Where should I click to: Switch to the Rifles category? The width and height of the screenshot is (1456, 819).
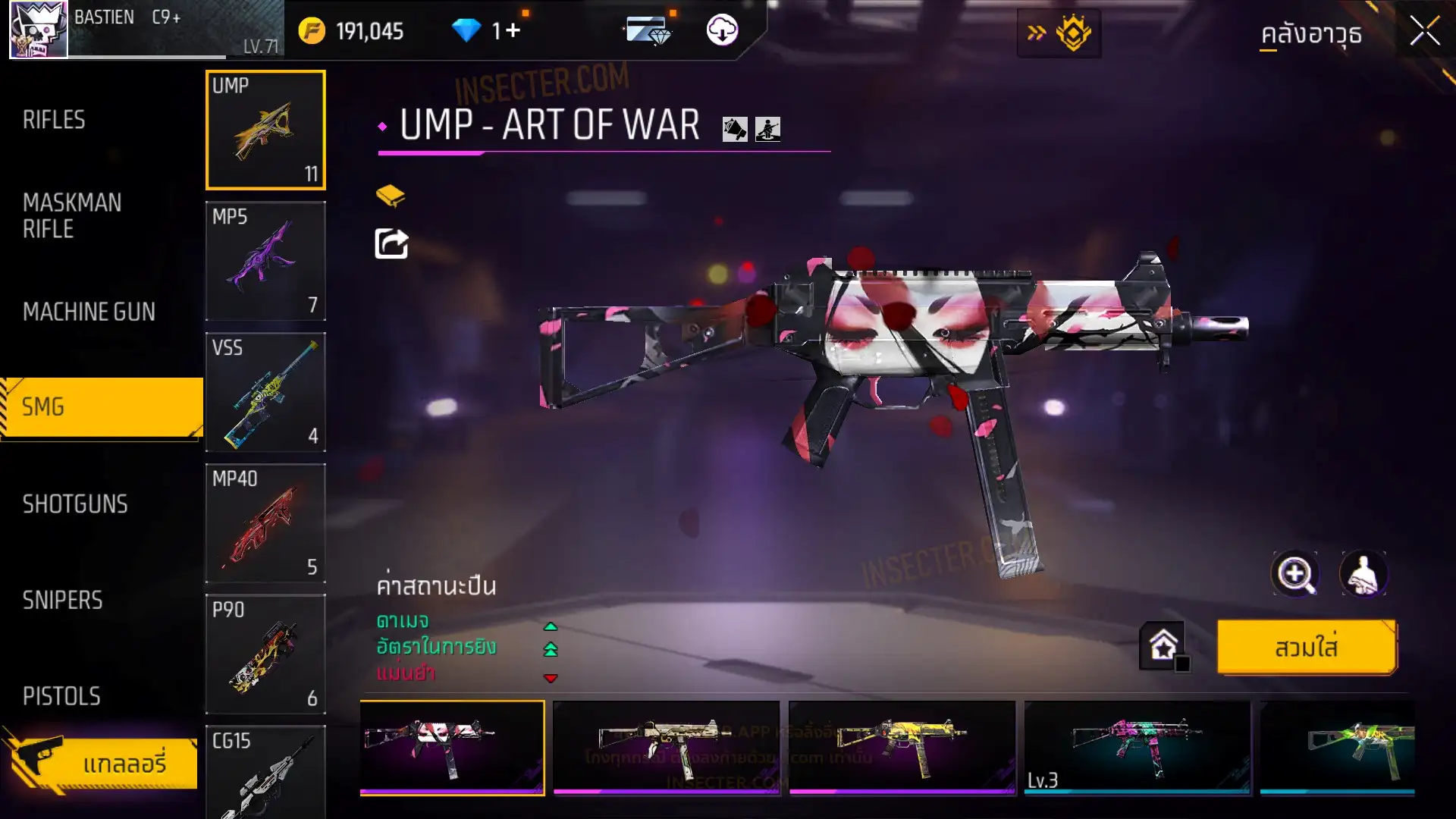[x=54, y=120]
